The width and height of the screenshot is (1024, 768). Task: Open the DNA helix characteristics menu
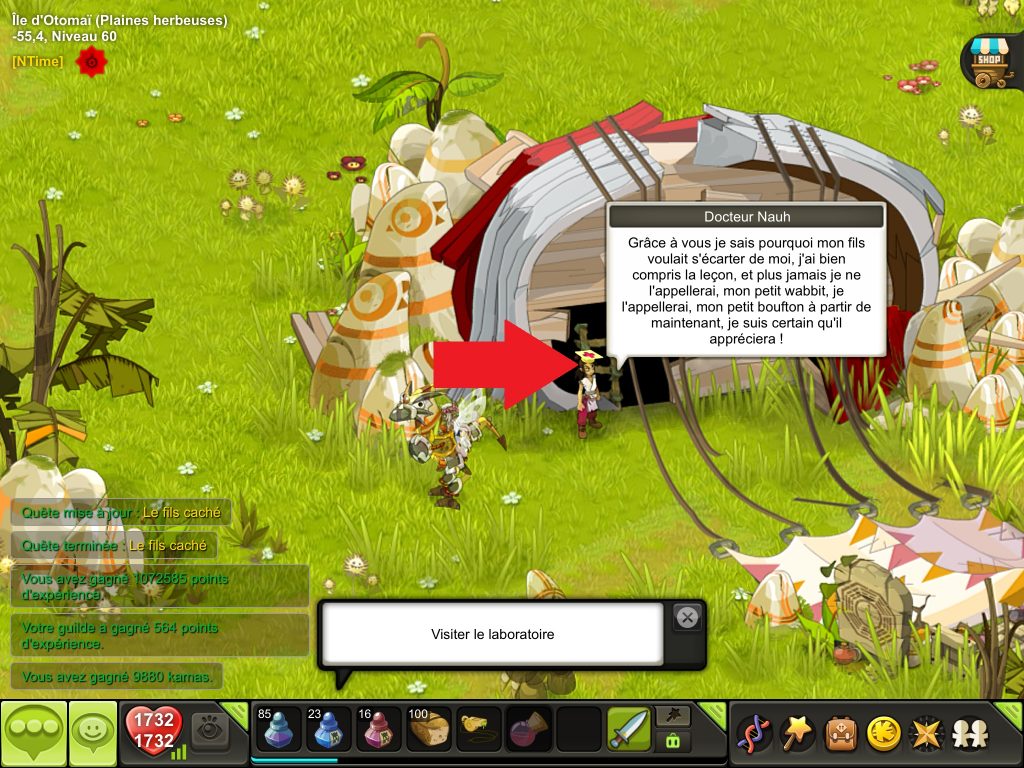coord(753,734)
